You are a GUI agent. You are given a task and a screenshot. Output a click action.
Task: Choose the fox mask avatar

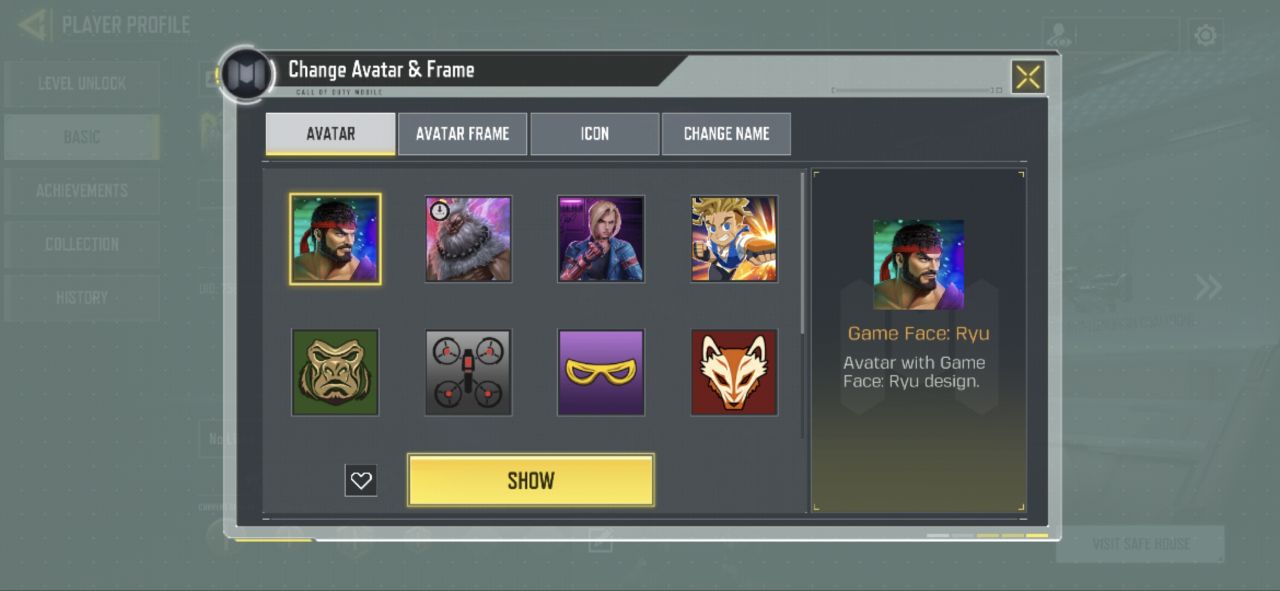click(734, 372)
